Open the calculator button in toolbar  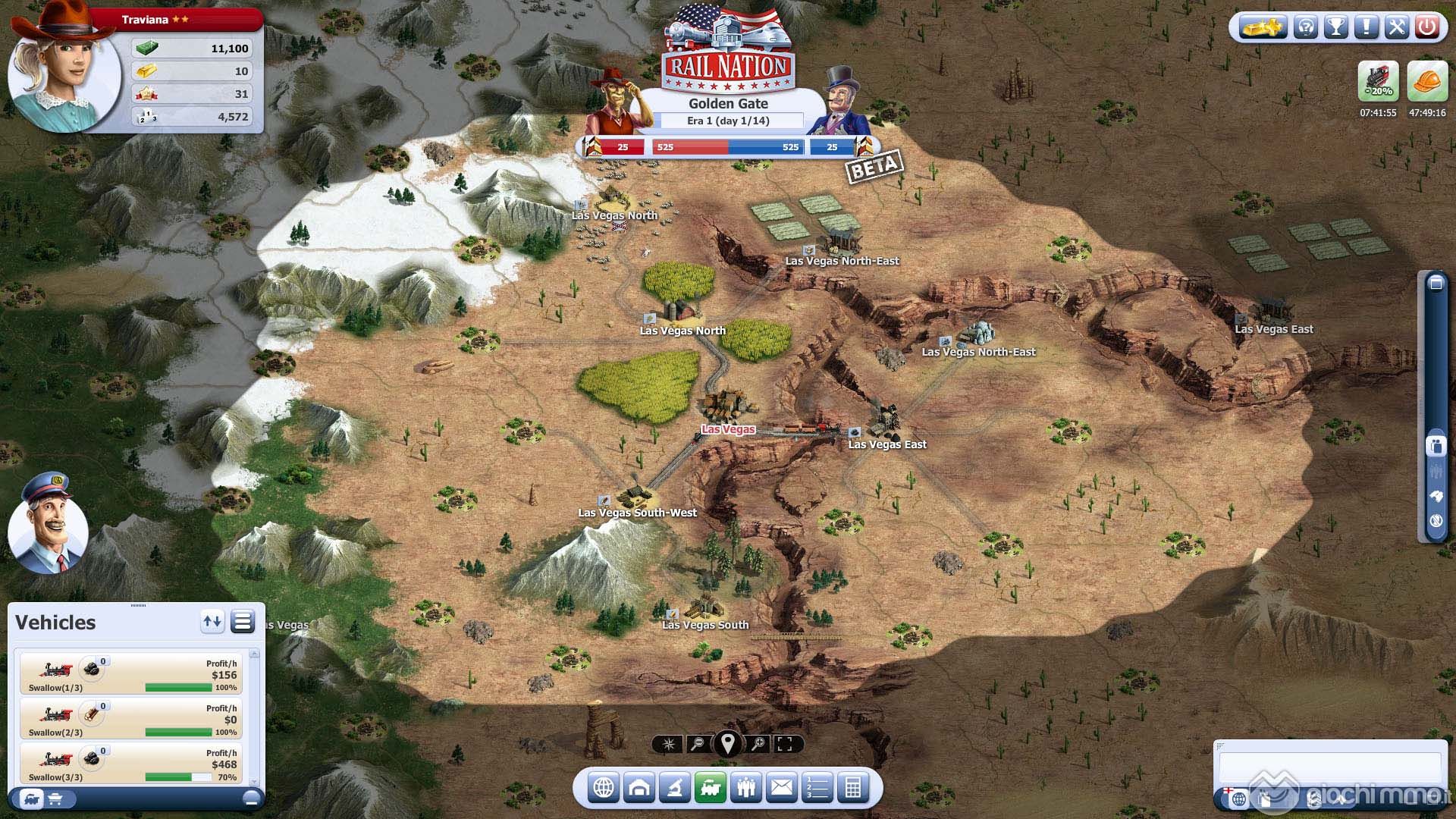[853, 788]
